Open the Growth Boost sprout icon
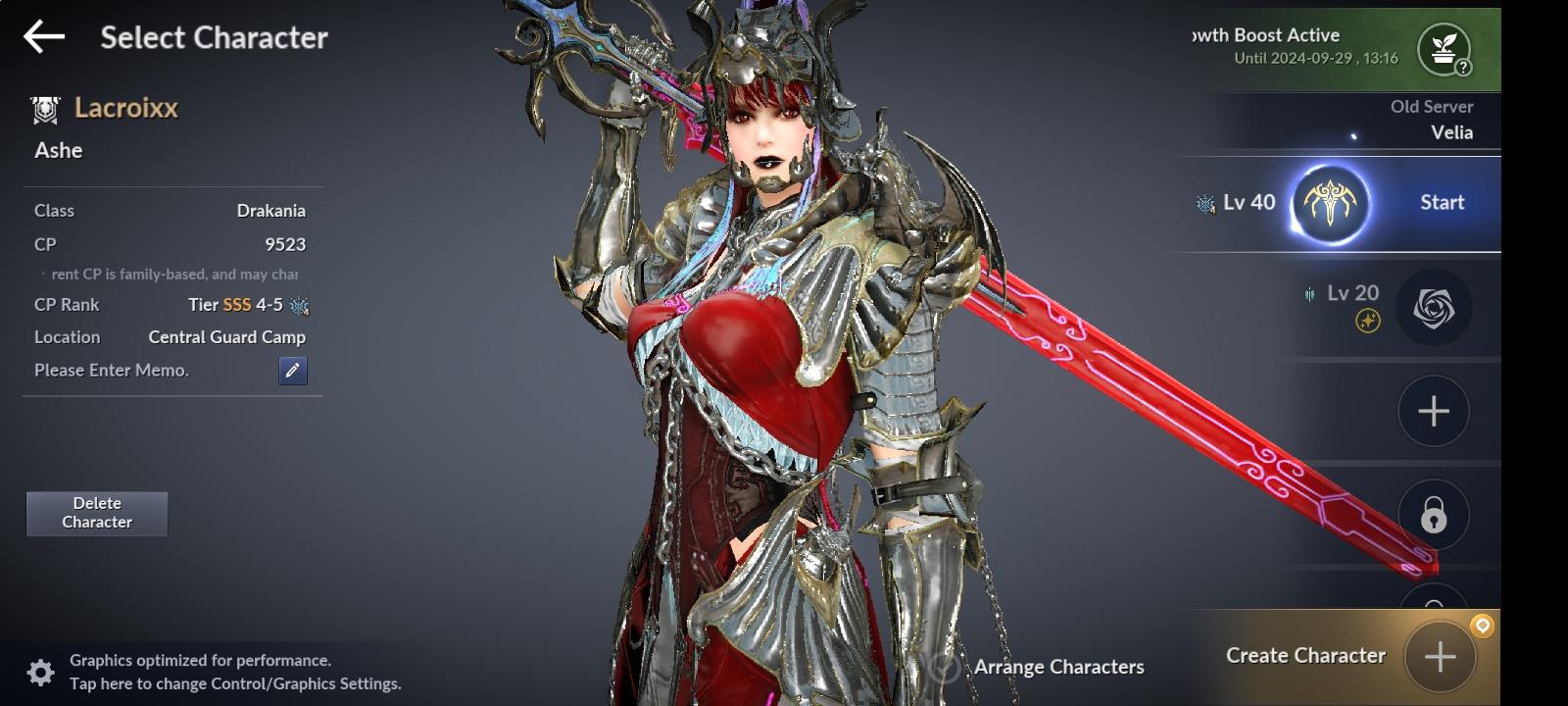The image size is (1568, 706). point(1443,49)
